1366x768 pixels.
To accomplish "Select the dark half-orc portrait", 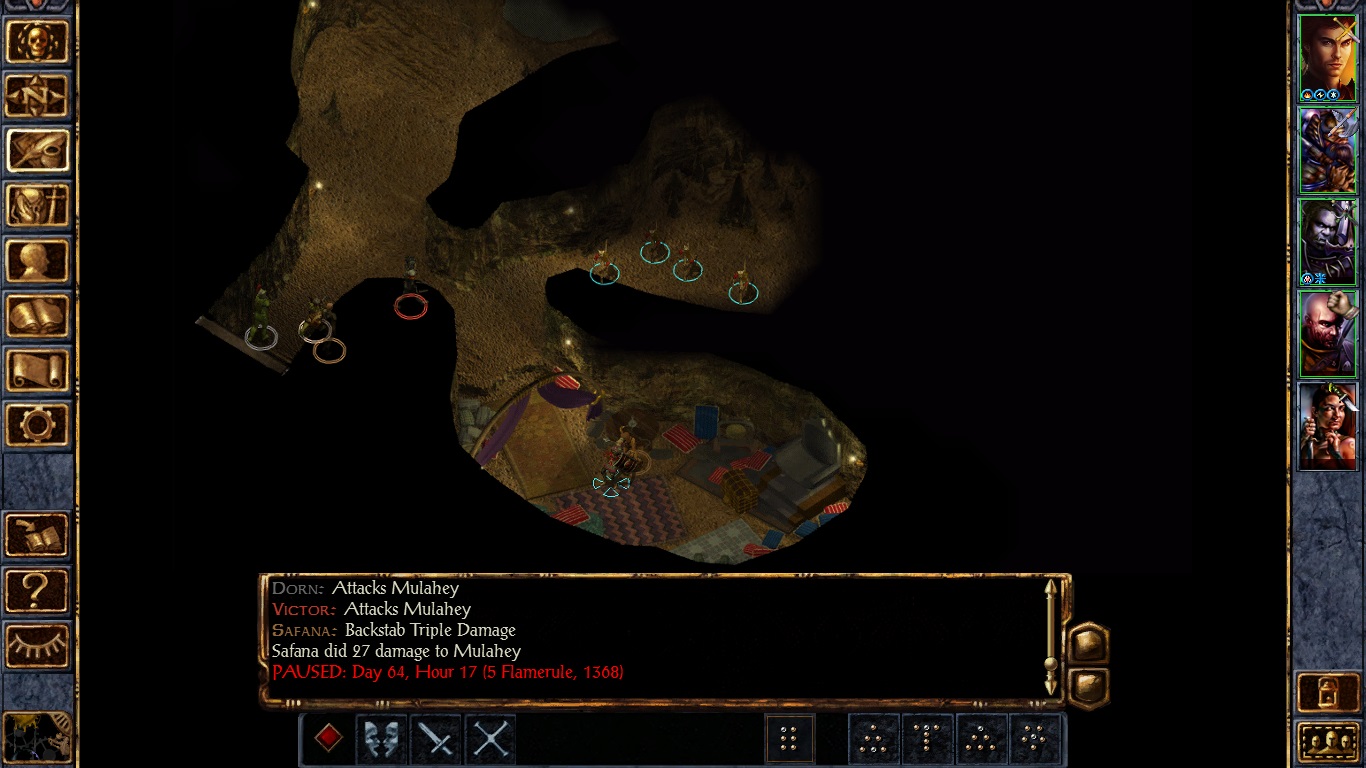I will click(x=1327, y=242).
